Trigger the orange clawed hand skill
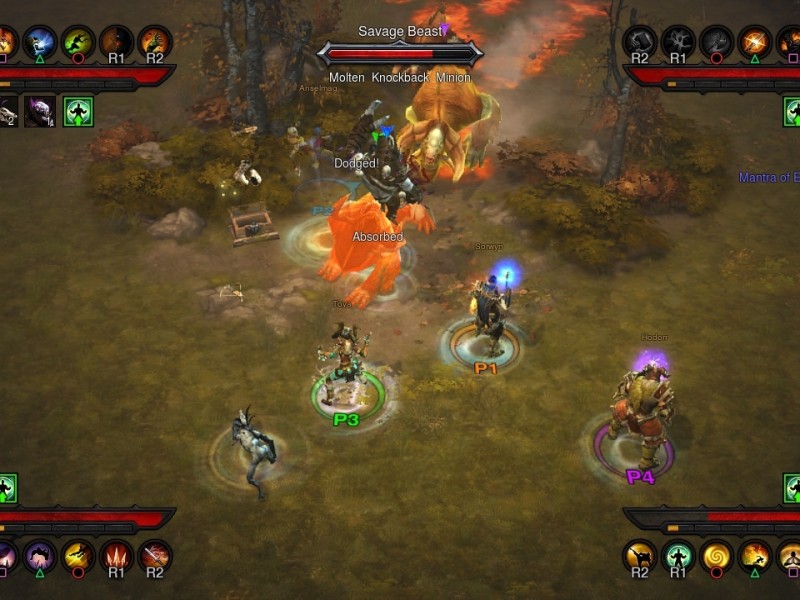 (155, 42)
